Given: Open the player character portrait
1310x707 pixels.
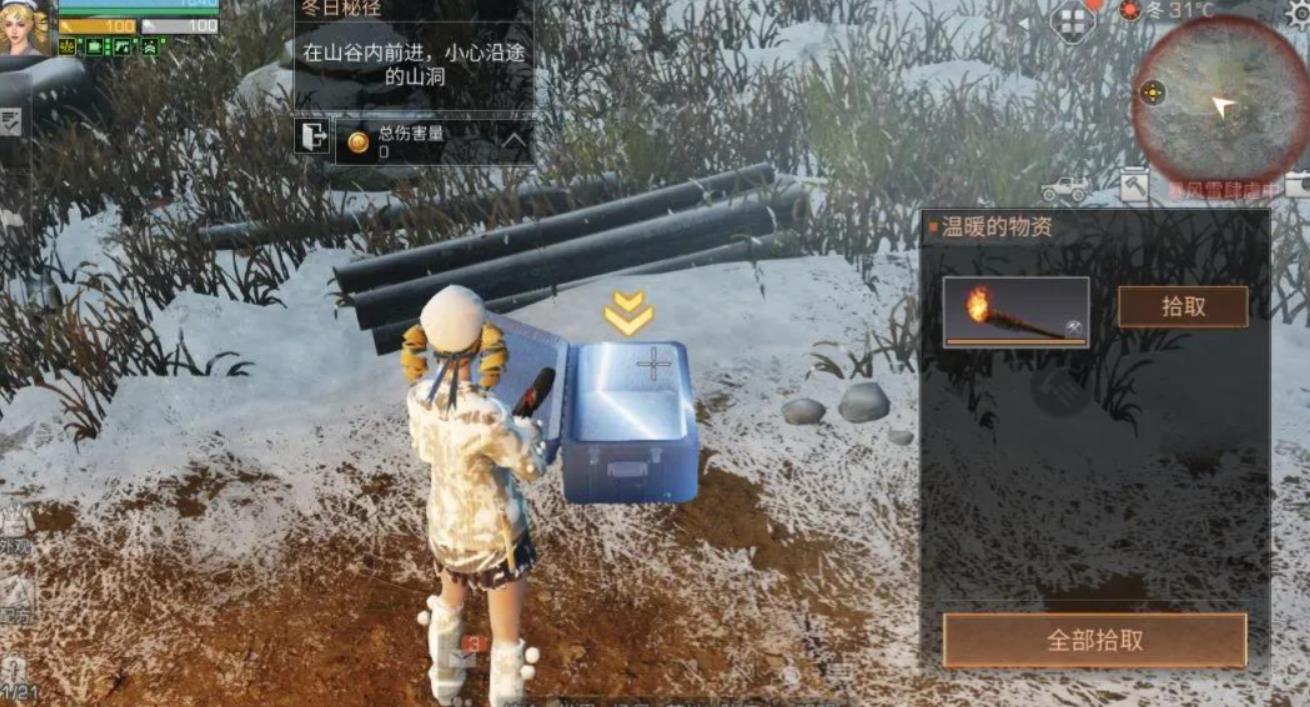Looking at the screenshot, I should pos(26,27).
